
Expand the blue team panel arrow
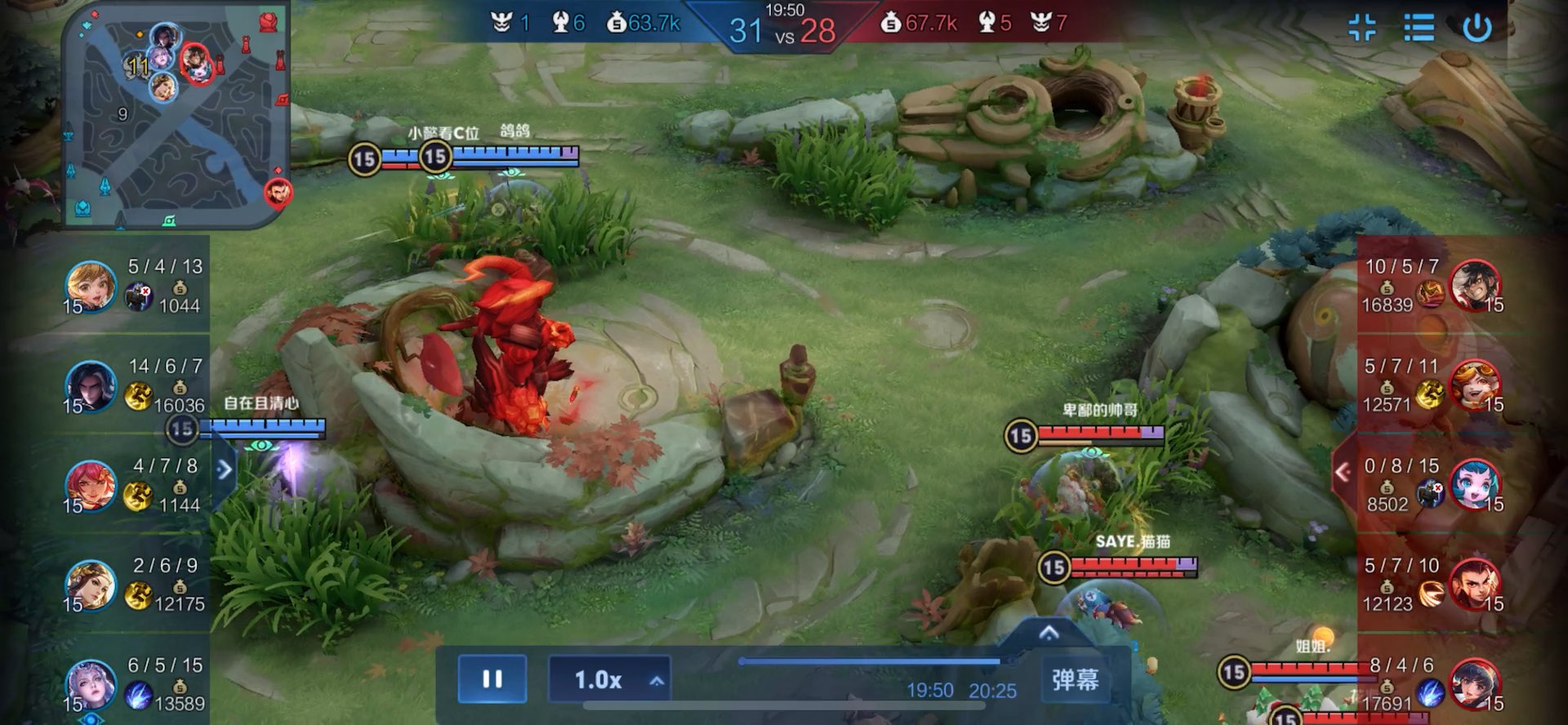coord(225,469)
